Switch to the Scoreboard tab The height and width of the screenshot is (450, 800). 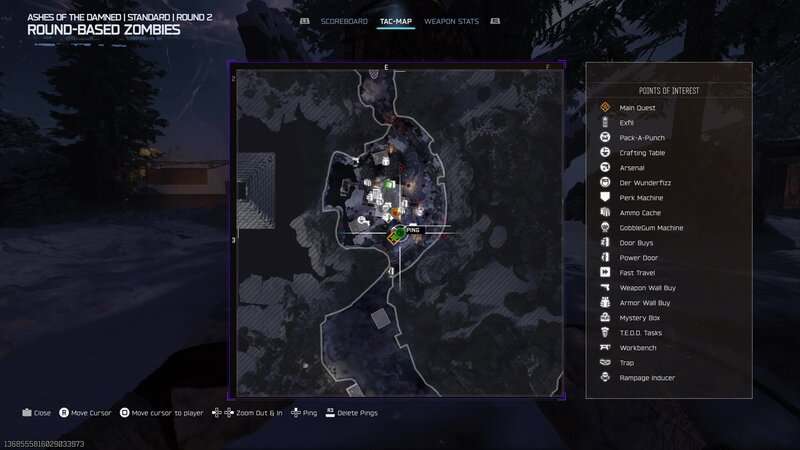[344, 21]
